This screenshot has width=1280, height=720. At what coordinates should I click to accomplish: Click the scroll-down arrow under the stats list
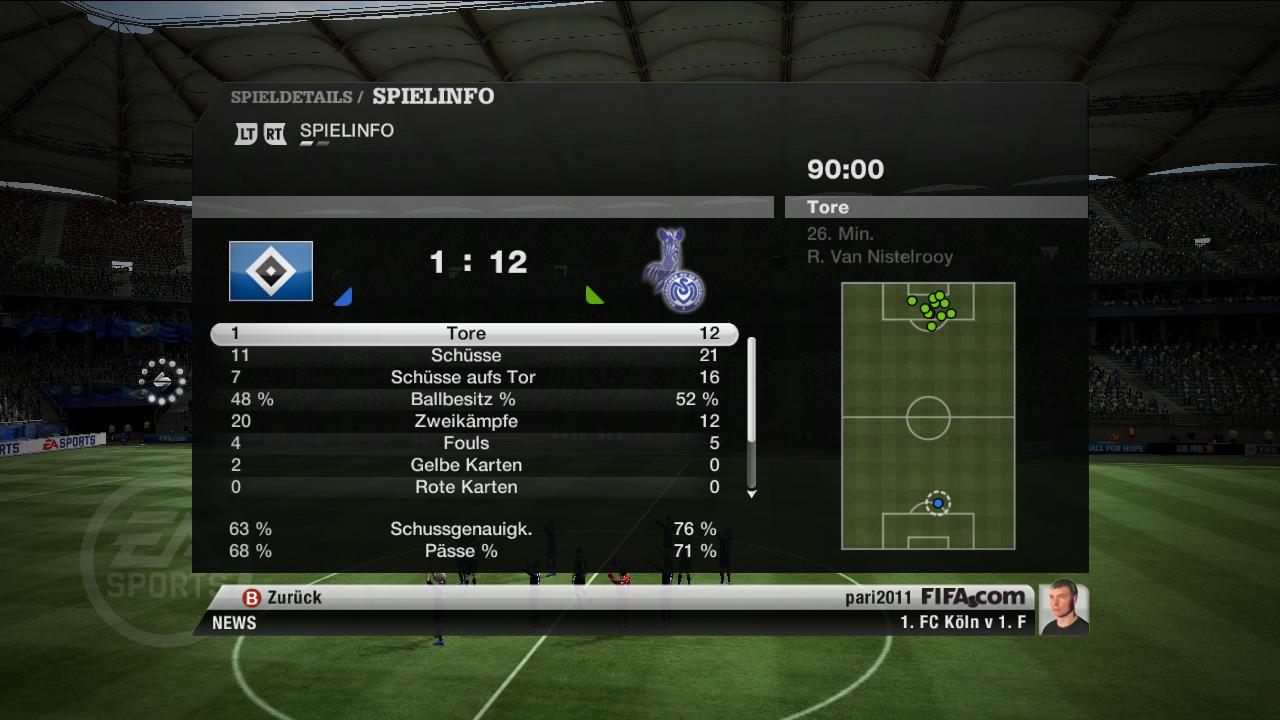point(751,494)
